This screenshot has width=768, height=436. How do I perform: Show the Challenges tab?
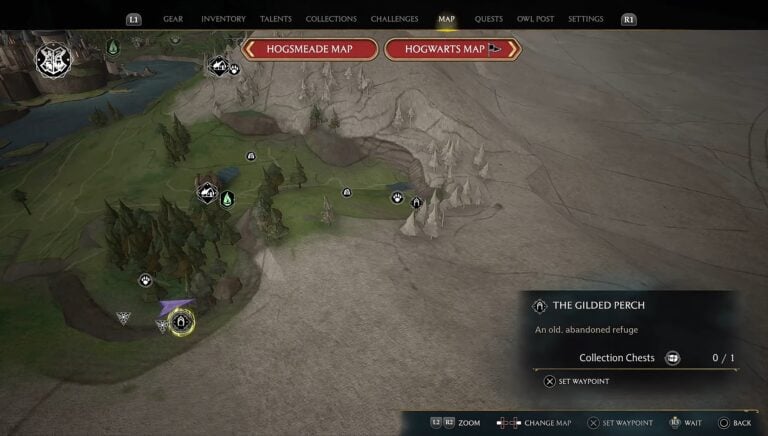[x=394, y=19]
